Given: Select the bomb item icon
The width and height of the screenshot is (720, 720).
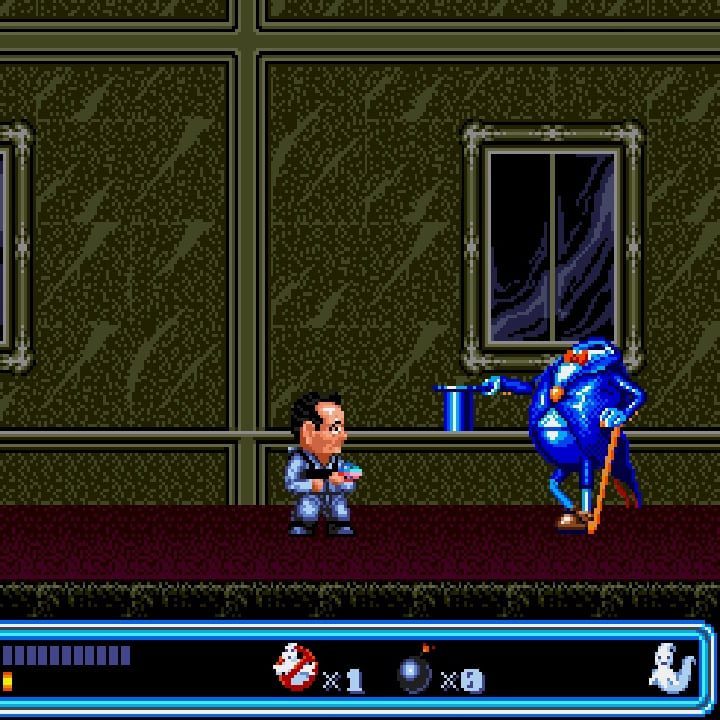Looking at the screenshot, I should 415,672.
